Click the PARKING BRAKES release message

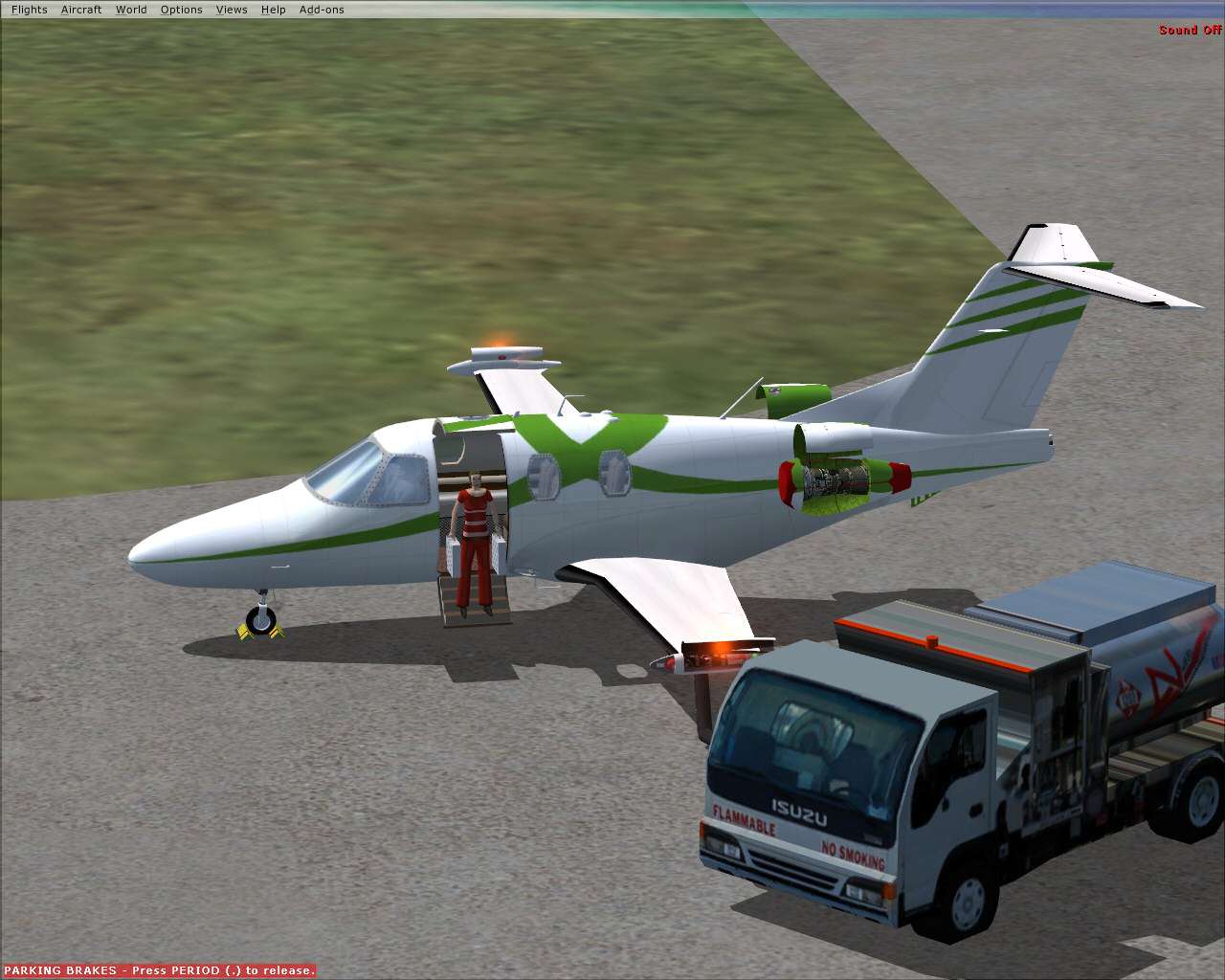[158, 969]
